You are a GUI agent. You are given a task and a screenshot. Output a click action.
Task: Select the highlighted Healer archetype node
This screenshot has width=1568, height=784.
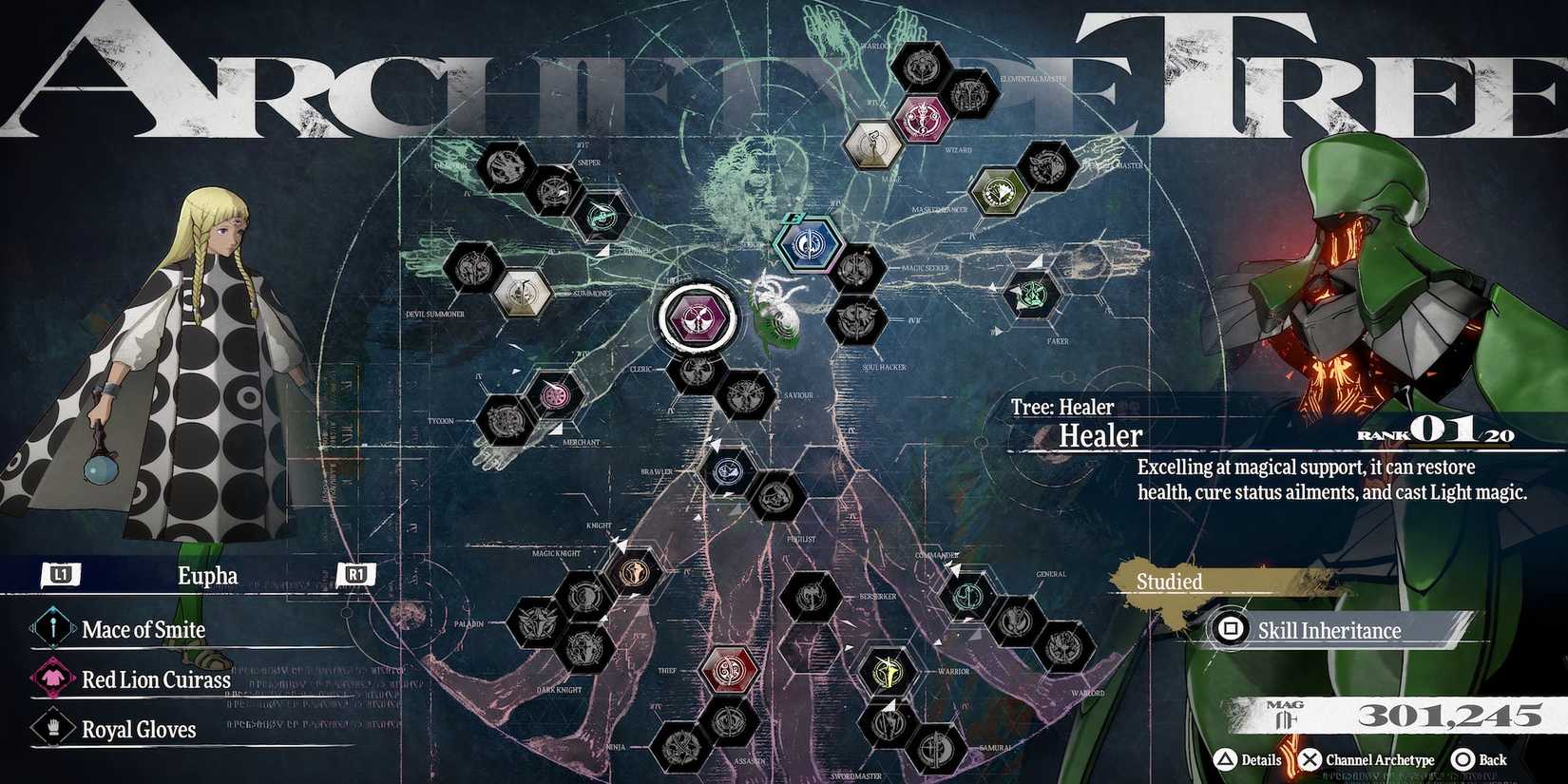tap(697, 317)
